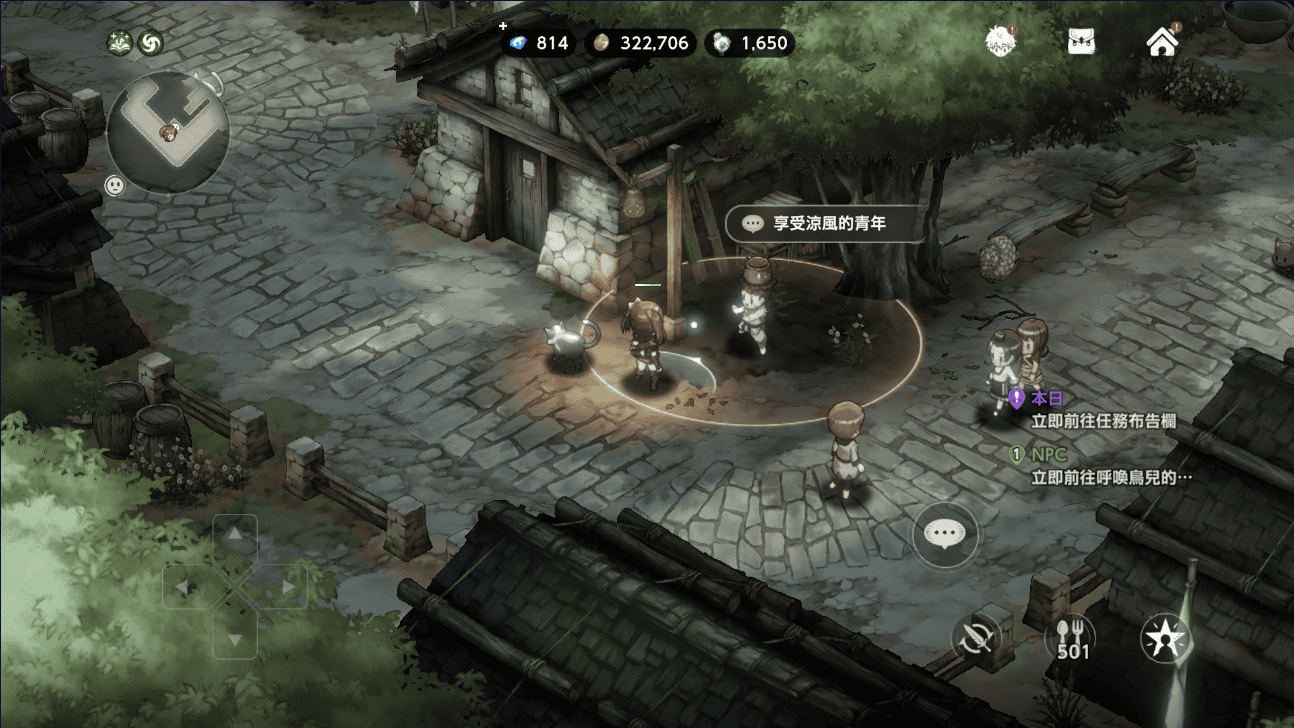This screenshot has height=728, width=1294.
Task: Select the NPC quest tracker entry
Action: pyautogui.click(x=1100, y=466)
